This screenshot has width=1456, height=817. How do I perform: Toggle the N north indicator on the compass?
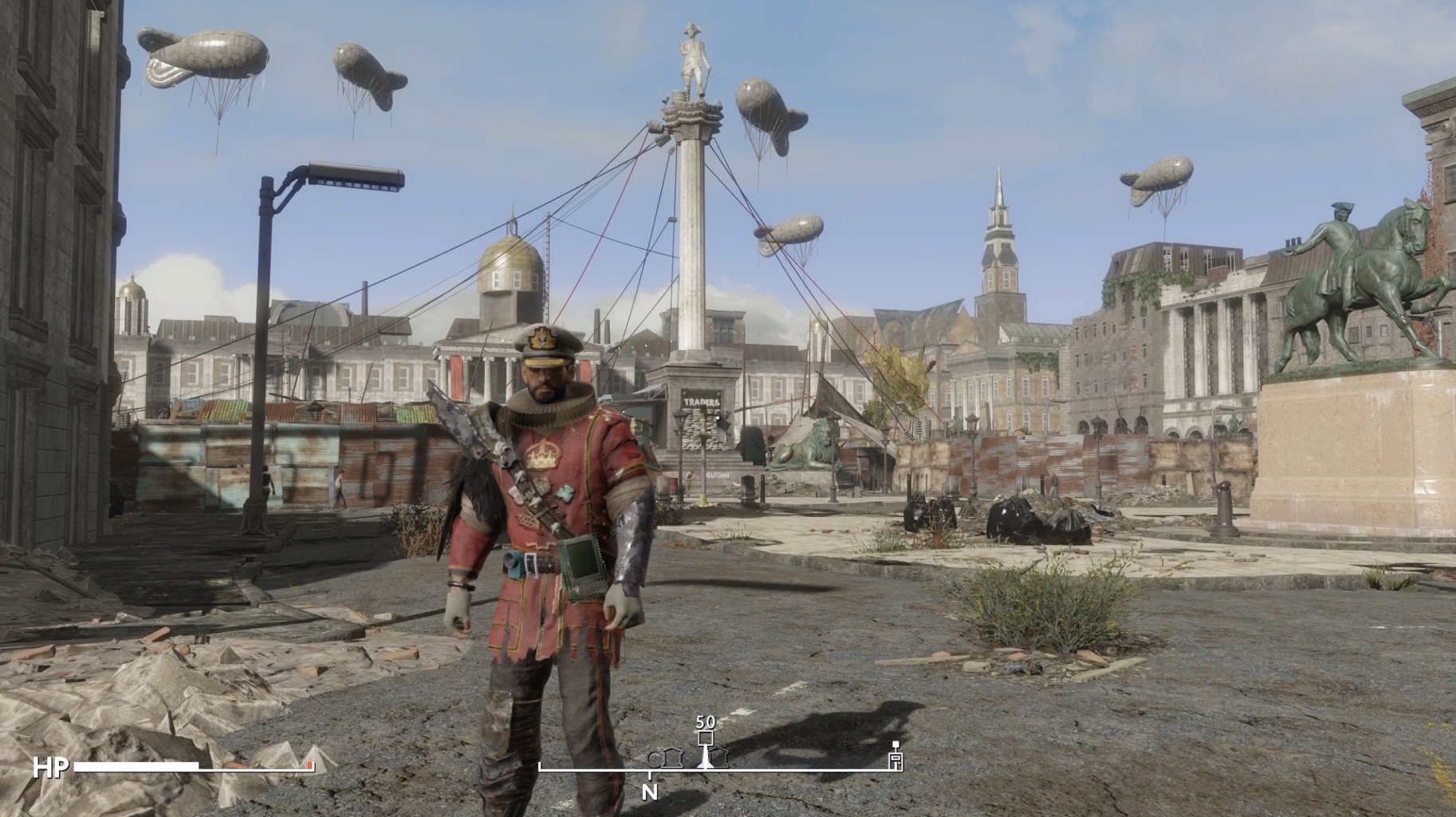[650, 791]
